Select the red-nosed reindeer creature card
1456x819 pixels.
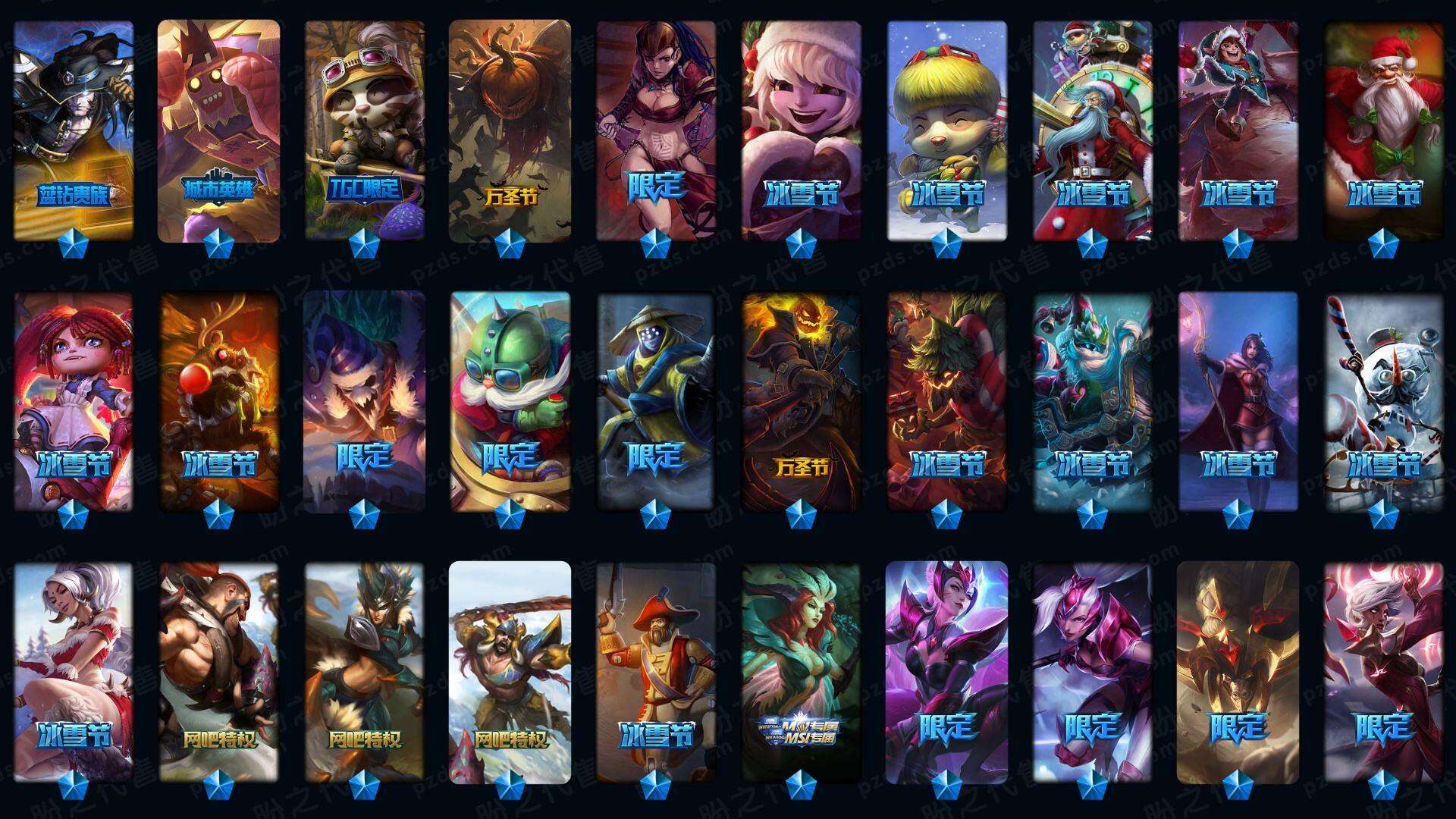(x=219, y=402)
